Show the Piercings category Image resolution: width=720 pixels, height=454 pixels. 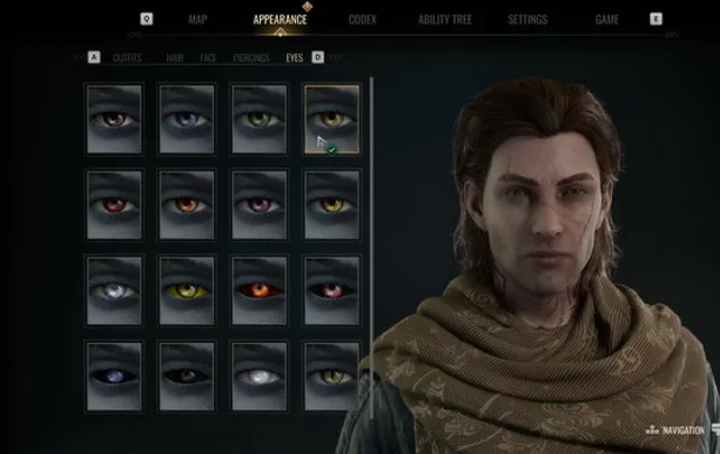(251, 58)
